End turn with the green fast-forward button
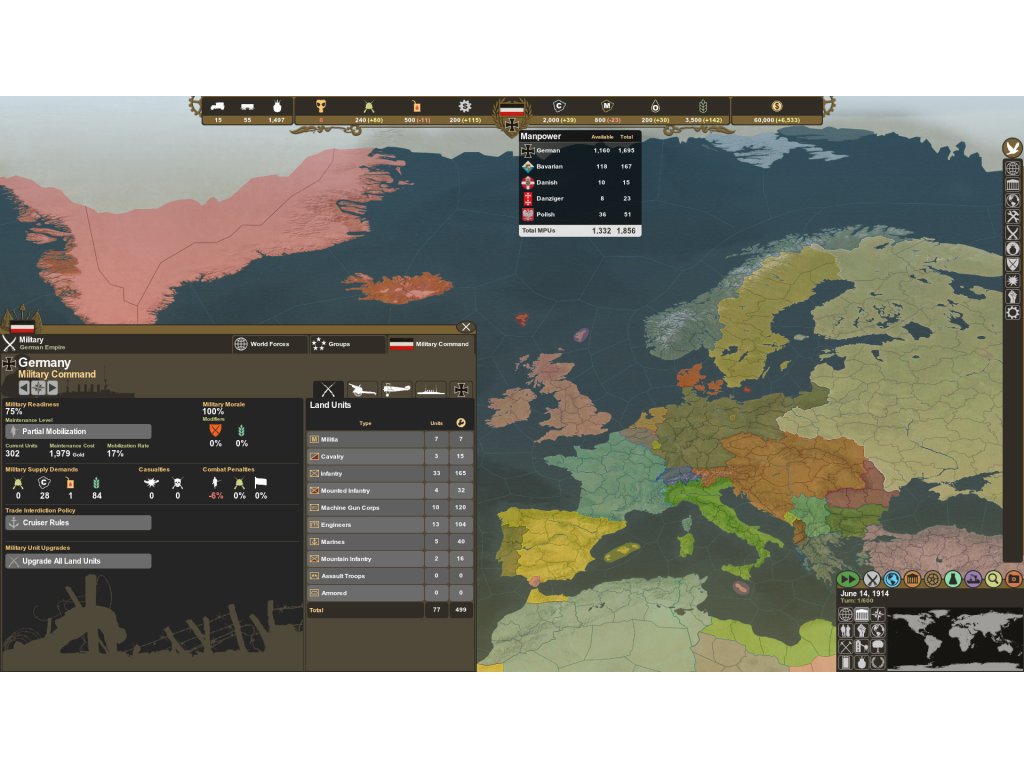The width and height of the screenshot is (1024, 768). click(x=849, y=578)
